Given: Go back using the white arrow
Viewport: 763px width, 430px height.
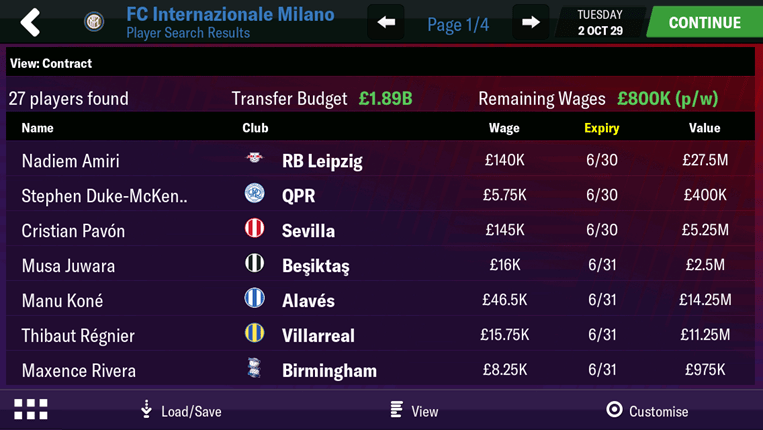Looking at the screenshot, I should coord(30,22).
